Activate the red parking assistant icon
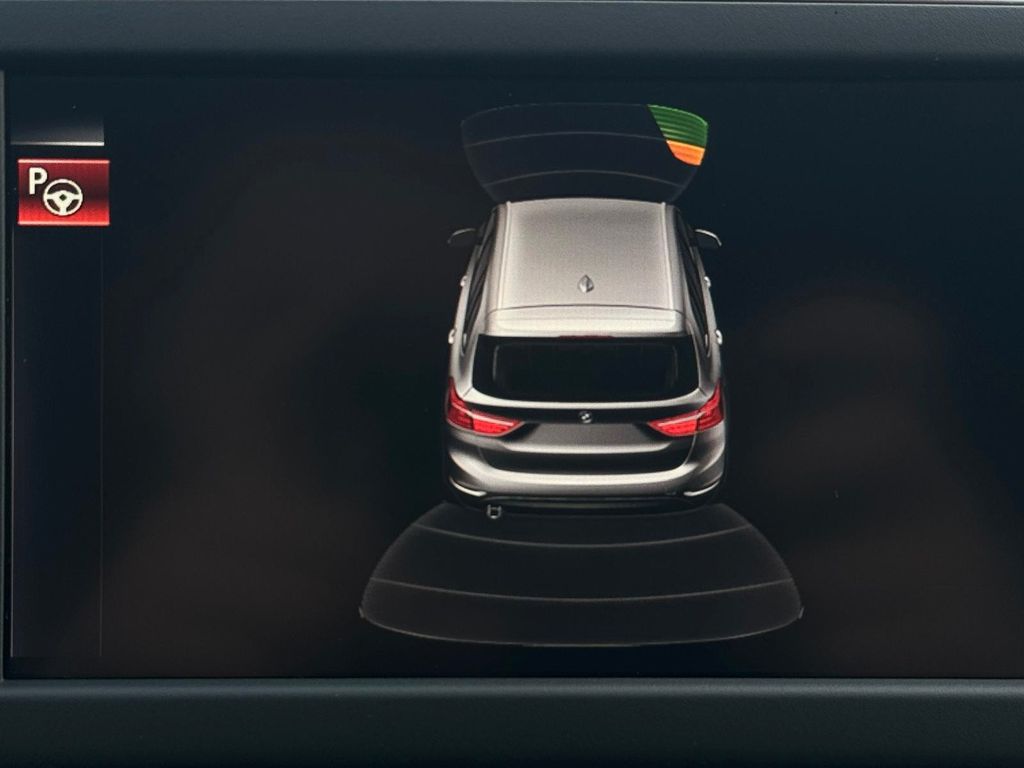 [x=63, y=192]
